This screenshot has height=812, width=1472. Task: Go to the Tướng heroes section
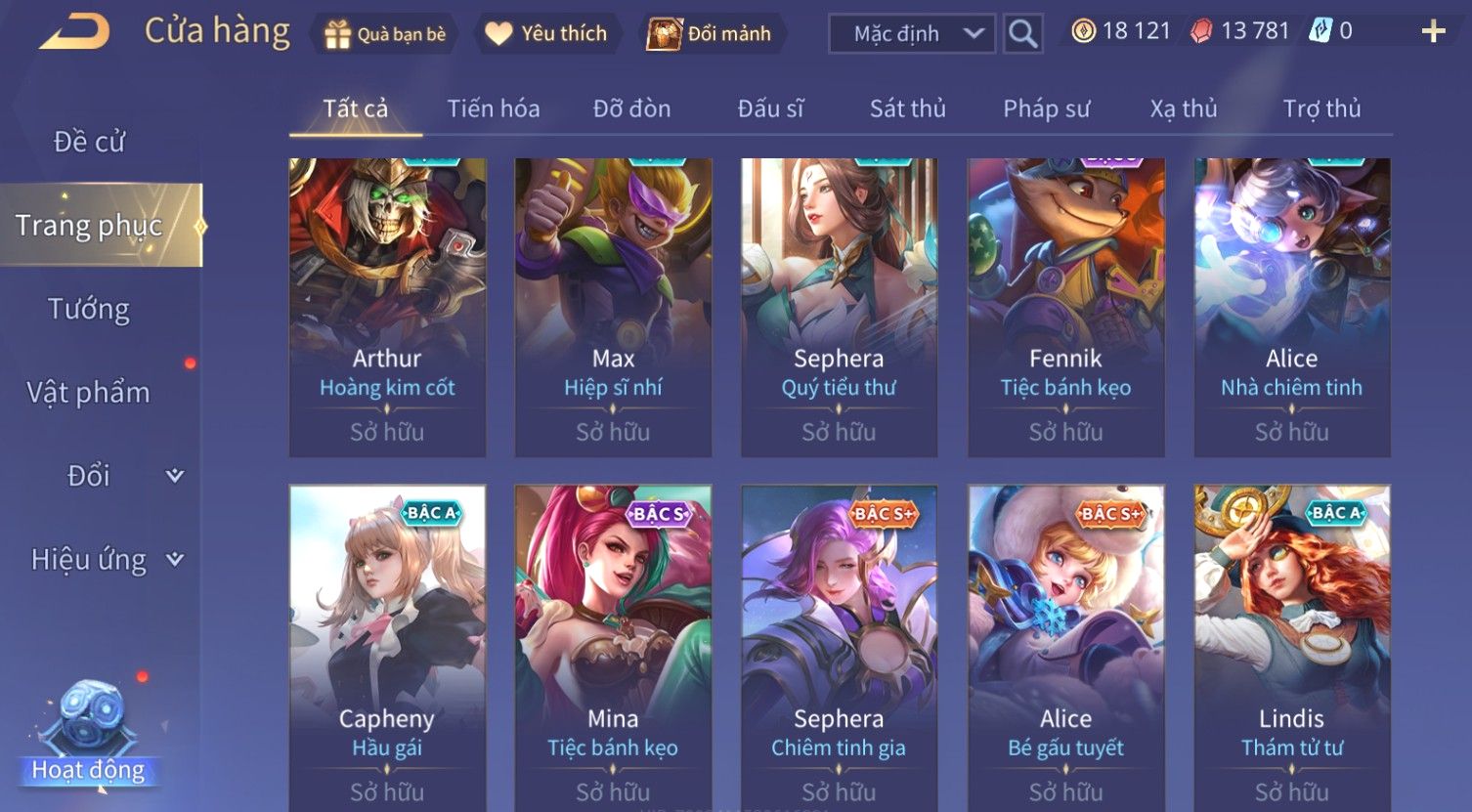(89, 309)
